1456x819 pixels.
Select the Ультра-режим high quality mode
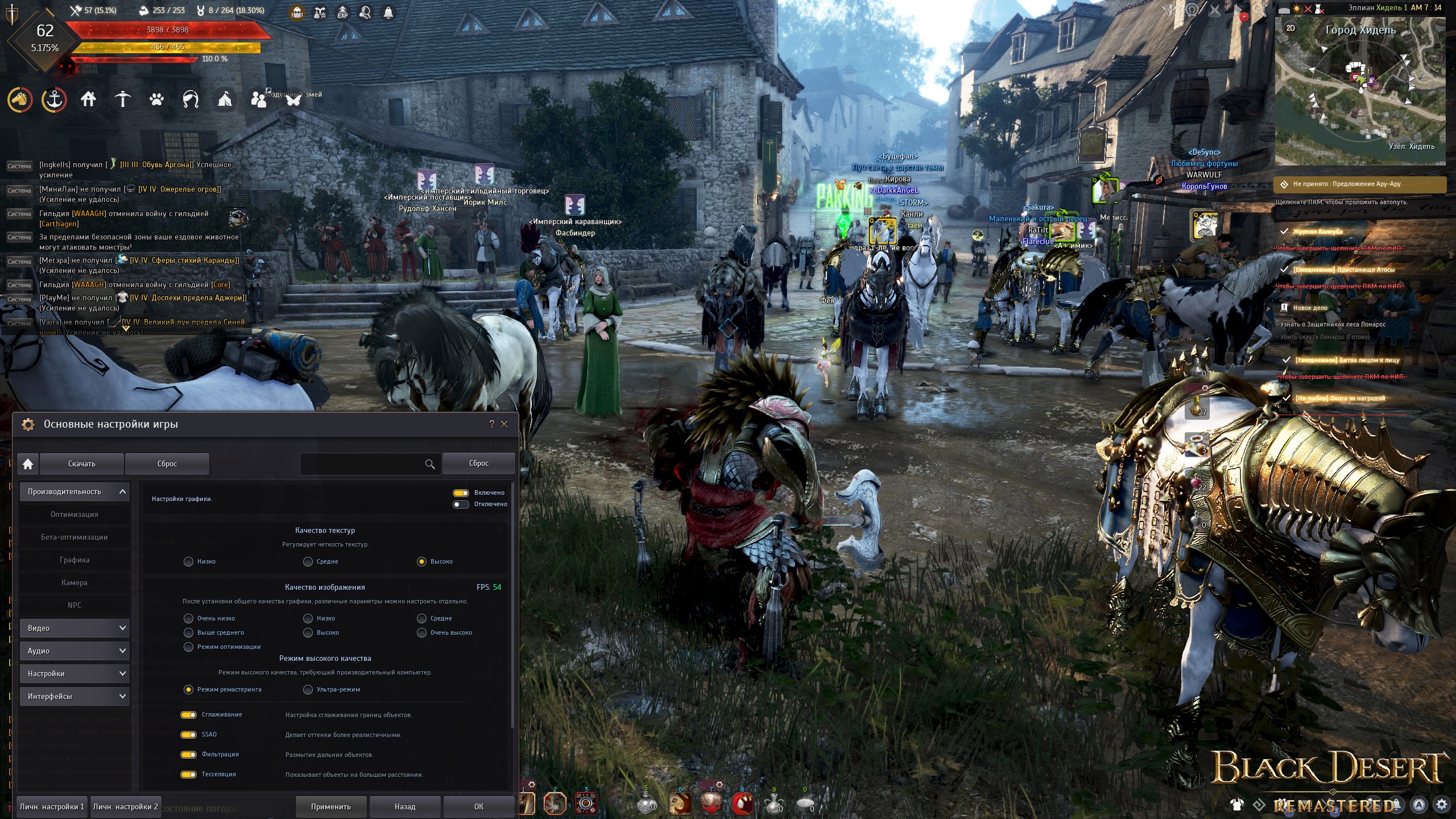pyautogui.click(x=308, y=690)
